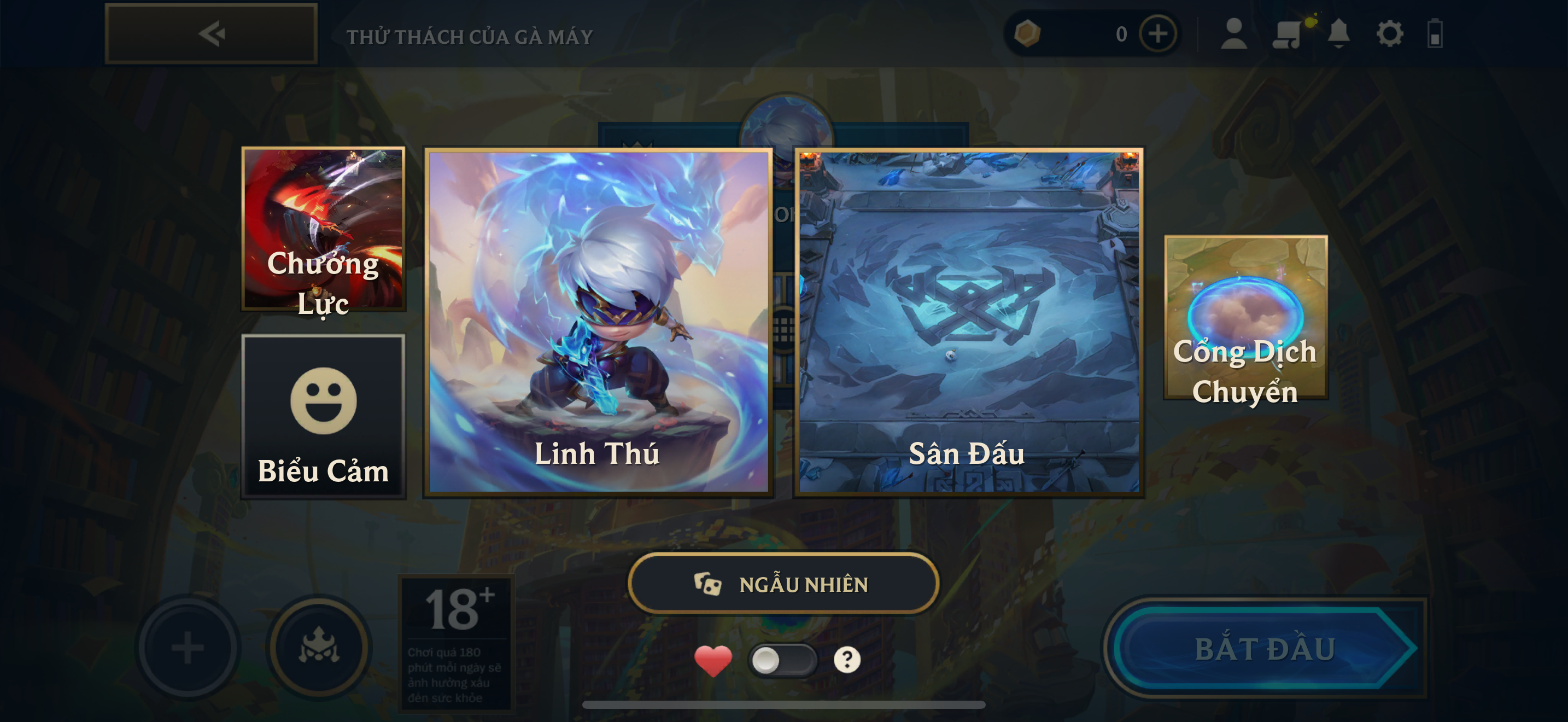Invite a player with the round plus button
The height and width of the screenshot is (722, 1568).
tap(188, 648)
